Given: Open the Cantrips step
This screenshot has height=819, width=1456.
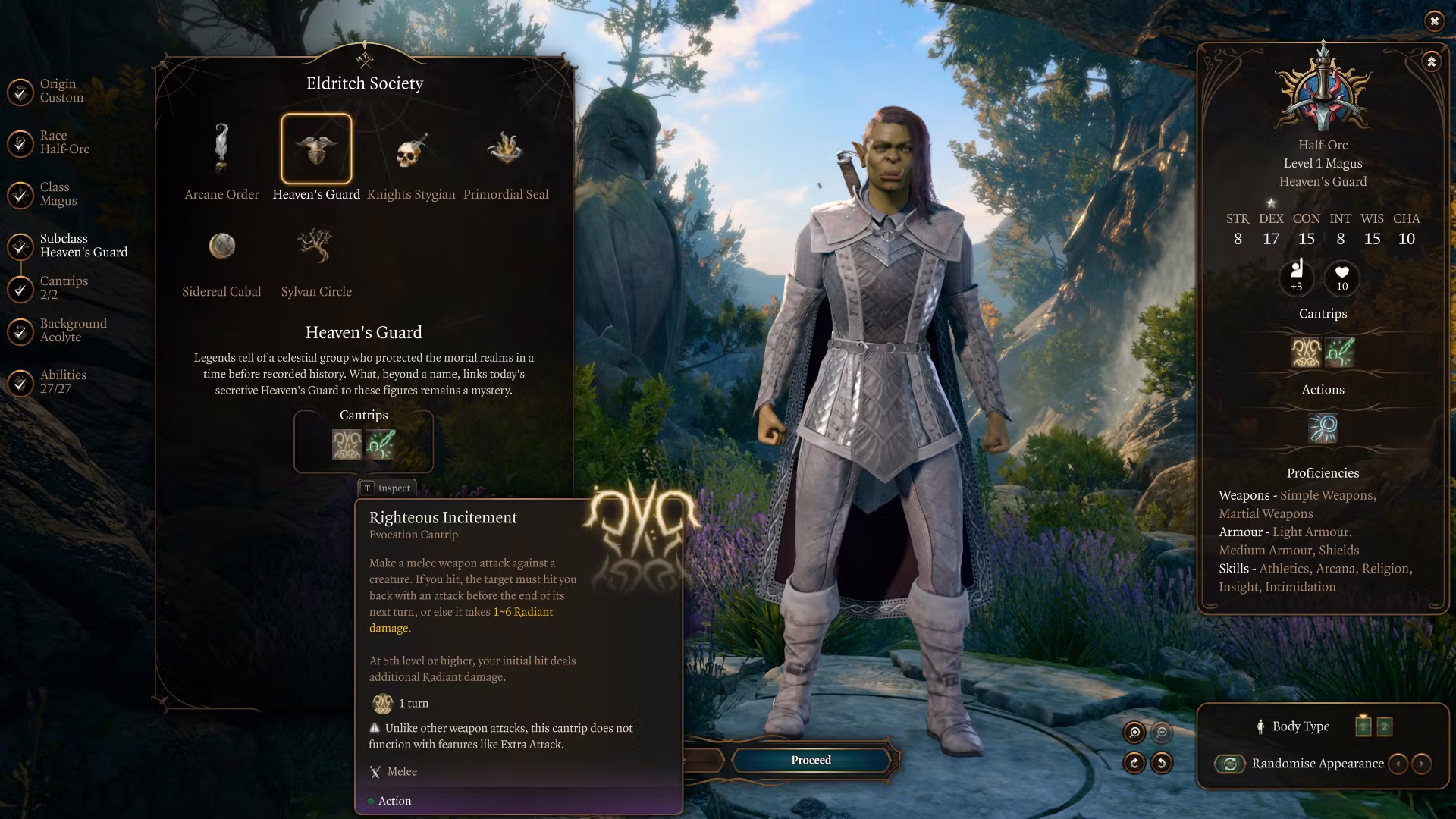Looking at the screenshot, I should (x=21, y=288).
